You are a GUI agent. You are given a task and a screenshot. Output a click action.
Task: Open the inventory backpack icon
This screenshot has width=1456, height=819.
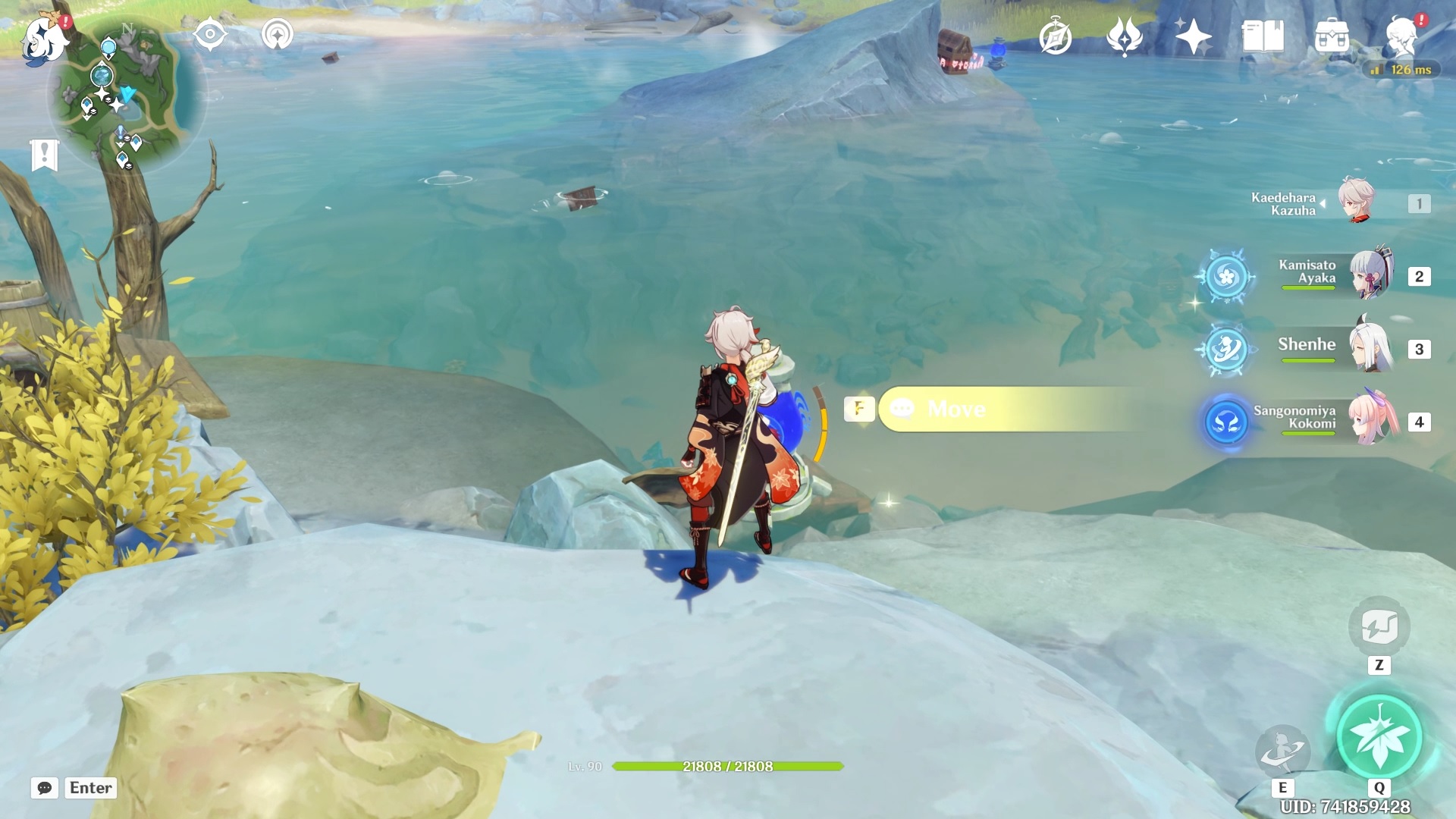coord(1332,36)
